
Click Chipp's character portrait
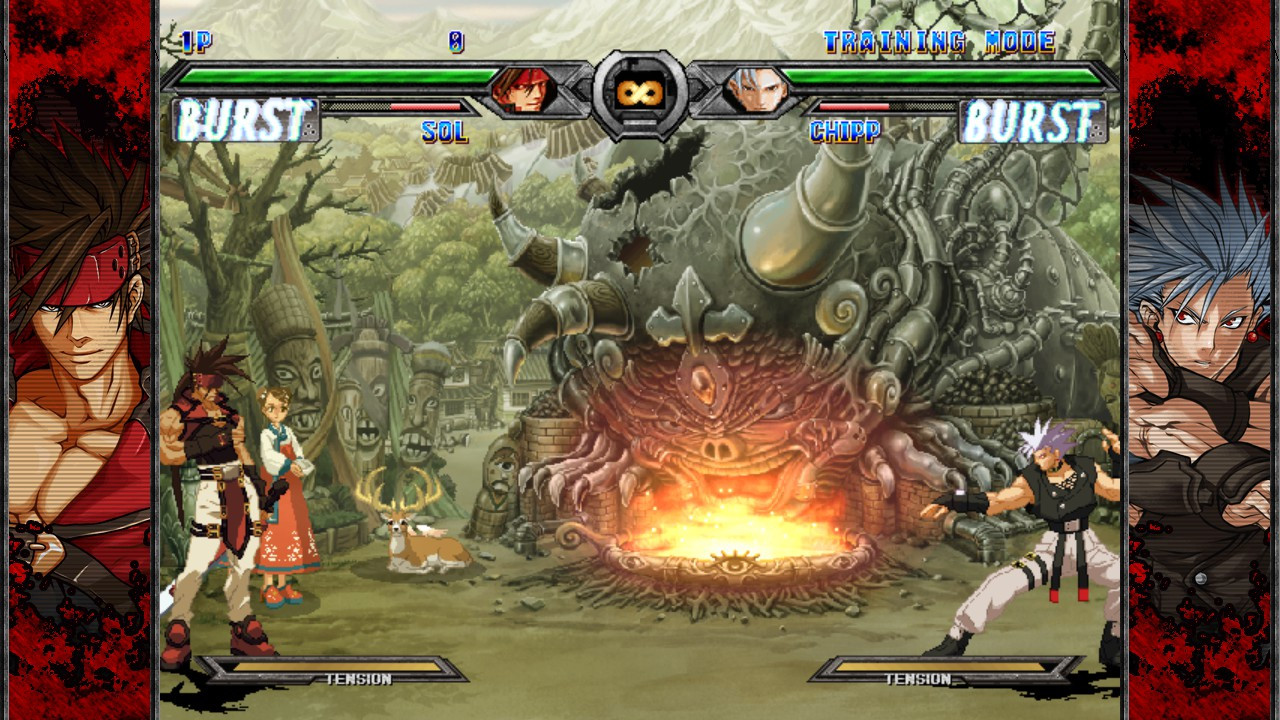(755, 90)
